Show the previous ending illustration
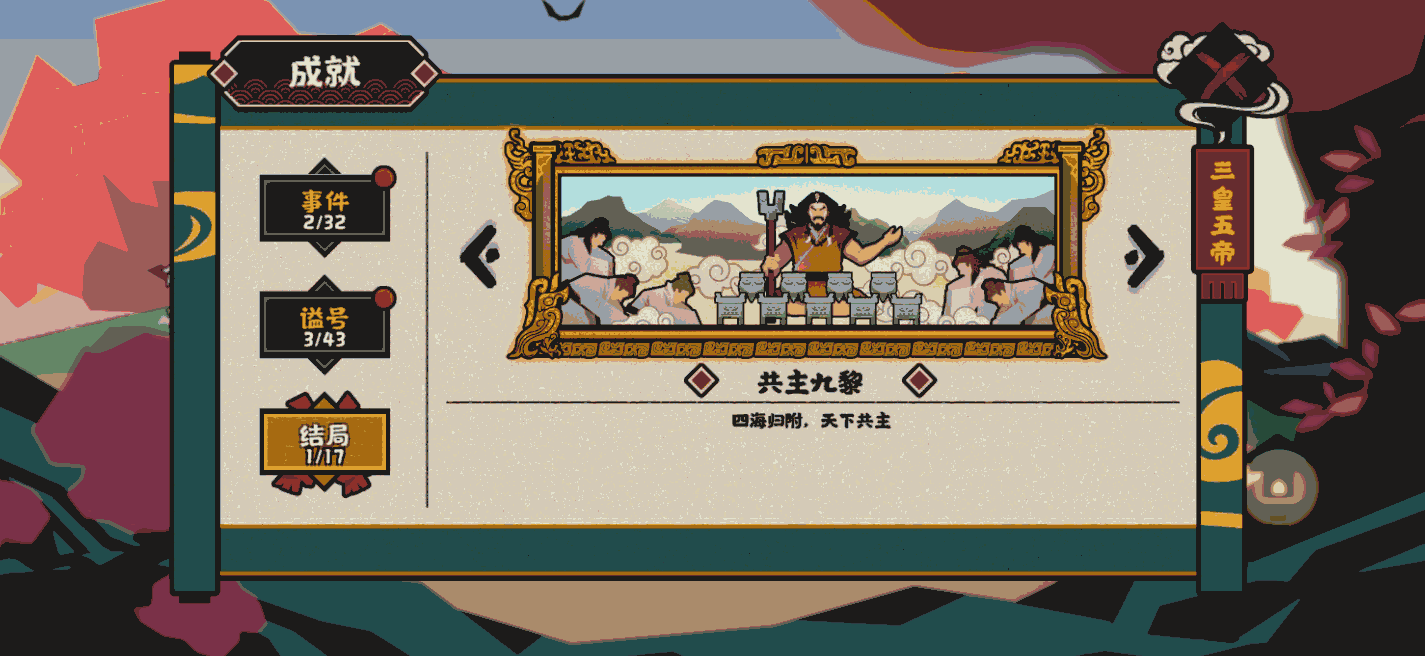This screenshot has height=656, width=1425. click(480, 256)
